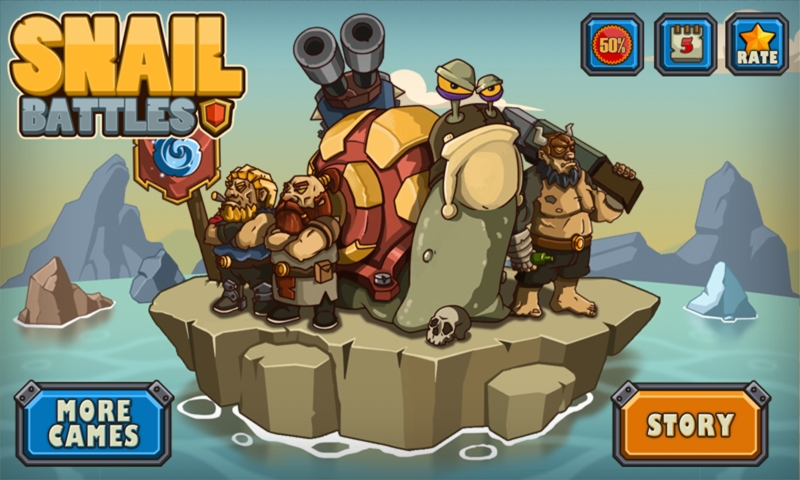Rate the game with the star button
Image resolution: width=800 pixels, height=480 pixels.
757,44
